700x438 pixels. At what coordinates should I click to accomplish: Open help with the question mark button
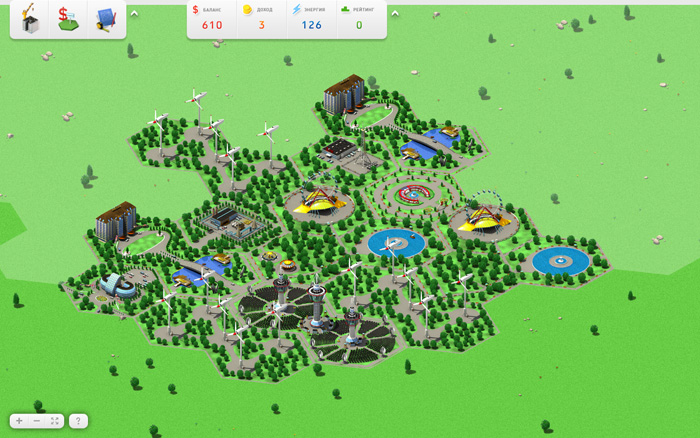point(79,421)
